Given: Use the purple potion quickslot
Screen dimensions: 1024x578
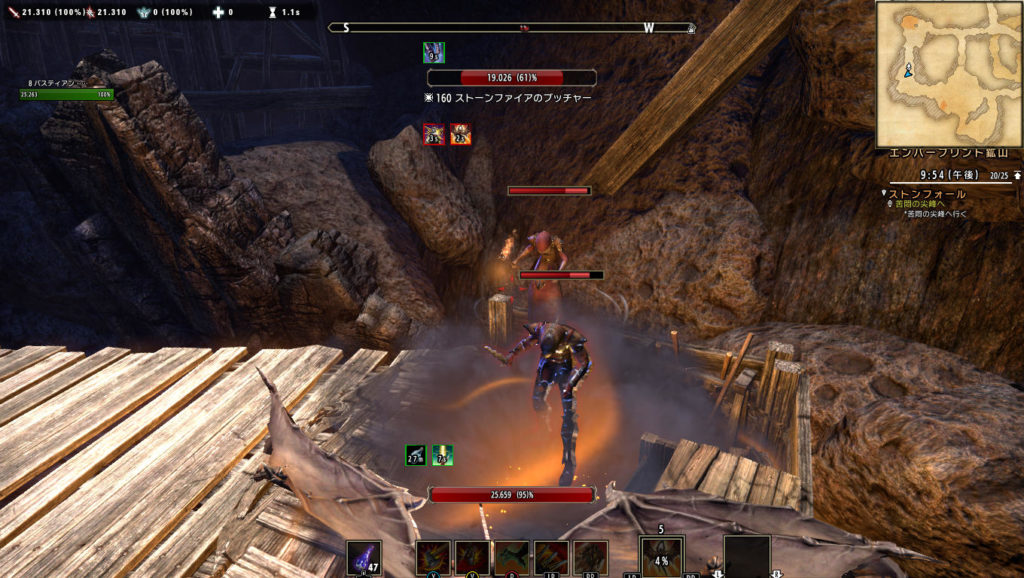Looking at the screenshot, I should [x=363, y=558].
